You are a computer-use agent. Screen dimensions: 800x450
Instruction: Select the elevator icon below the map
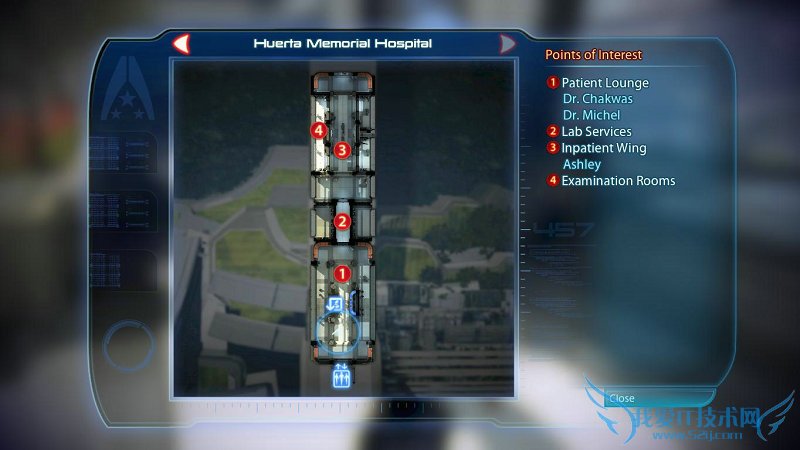(x=341, y=377)
